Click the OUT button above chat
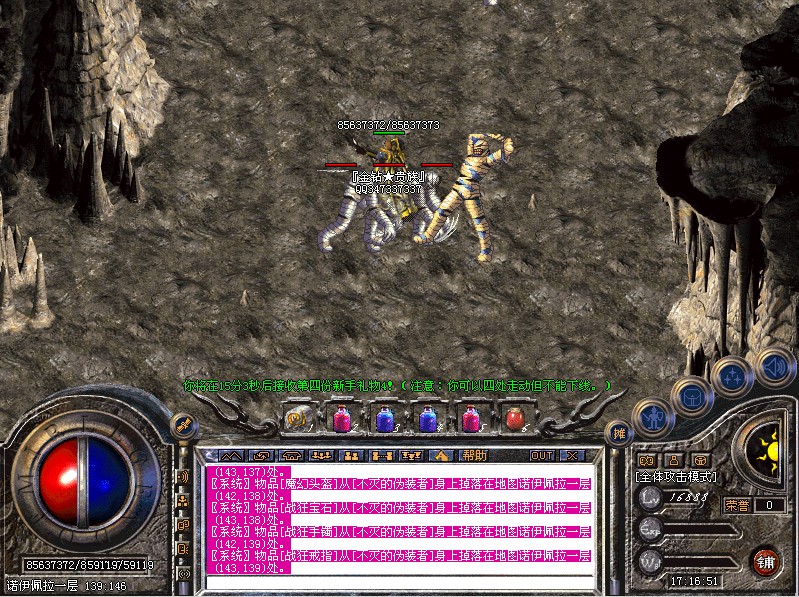The width and height of the screenshot is (799, 597). point(541,455)
